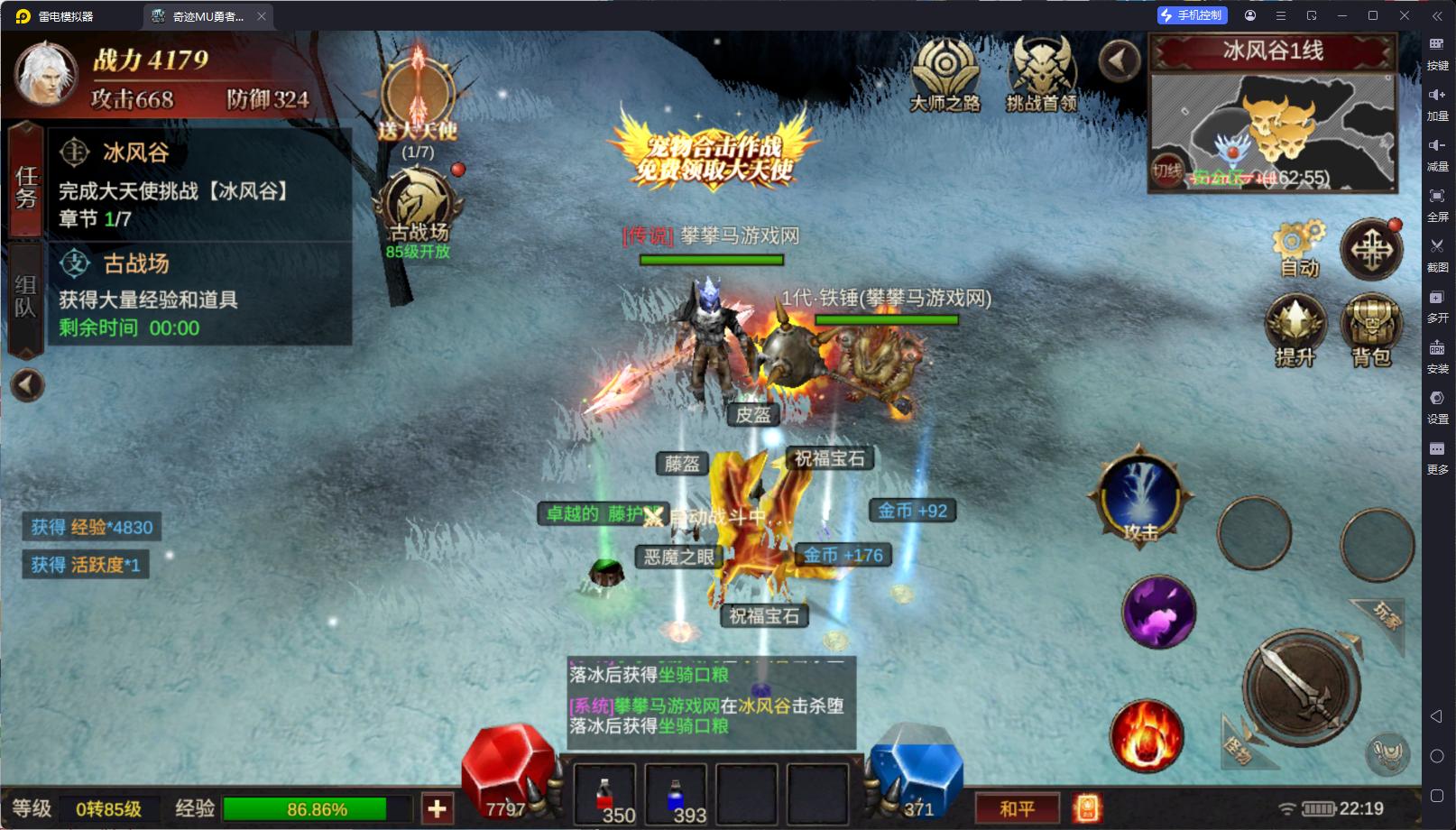Viewport: 1456px width, 830px height.
Task: Use the blue mana potion slot
Action: point(676,794)
